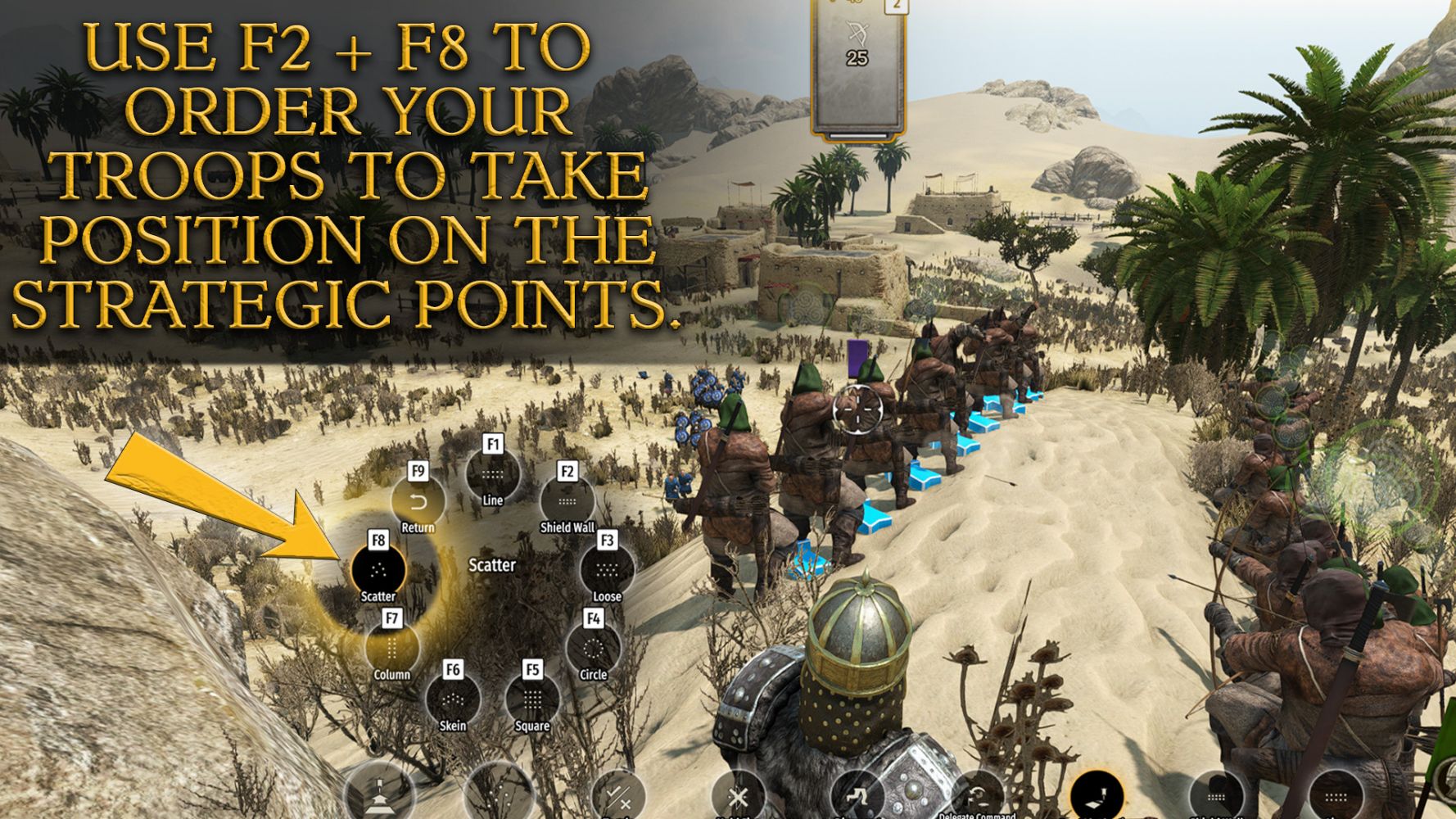Order troops into Column formation
The height and width of the screenshot is (819, 1456).
391,649
